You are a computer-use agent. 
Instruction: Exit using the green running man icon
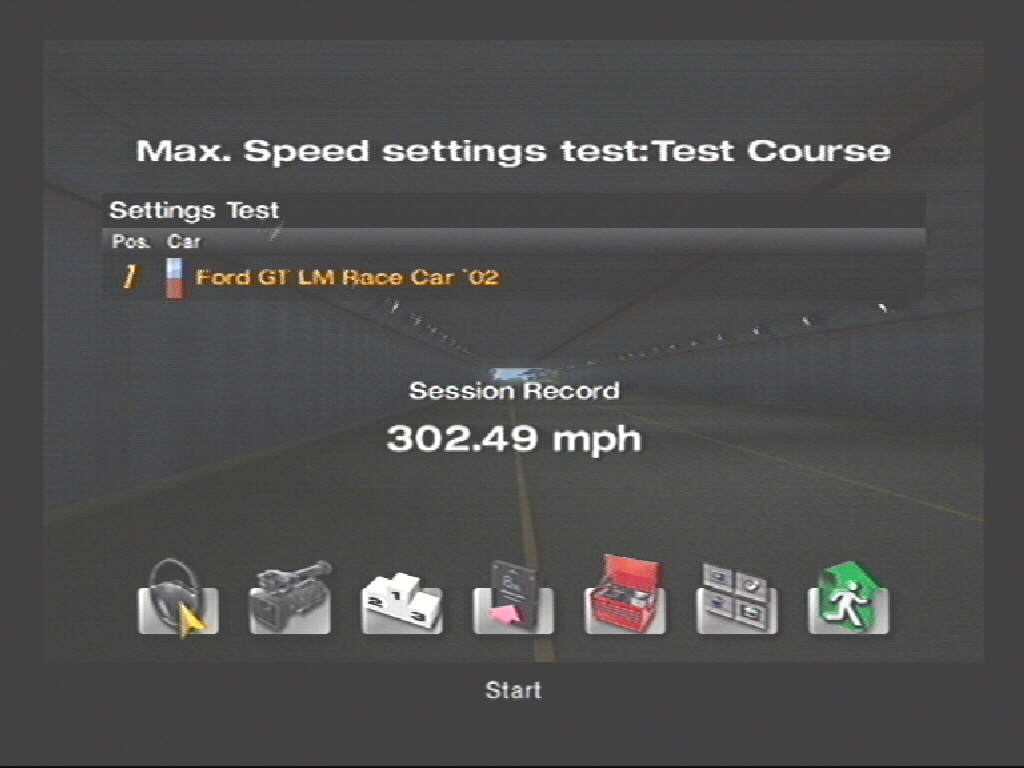tap(848, 597)
